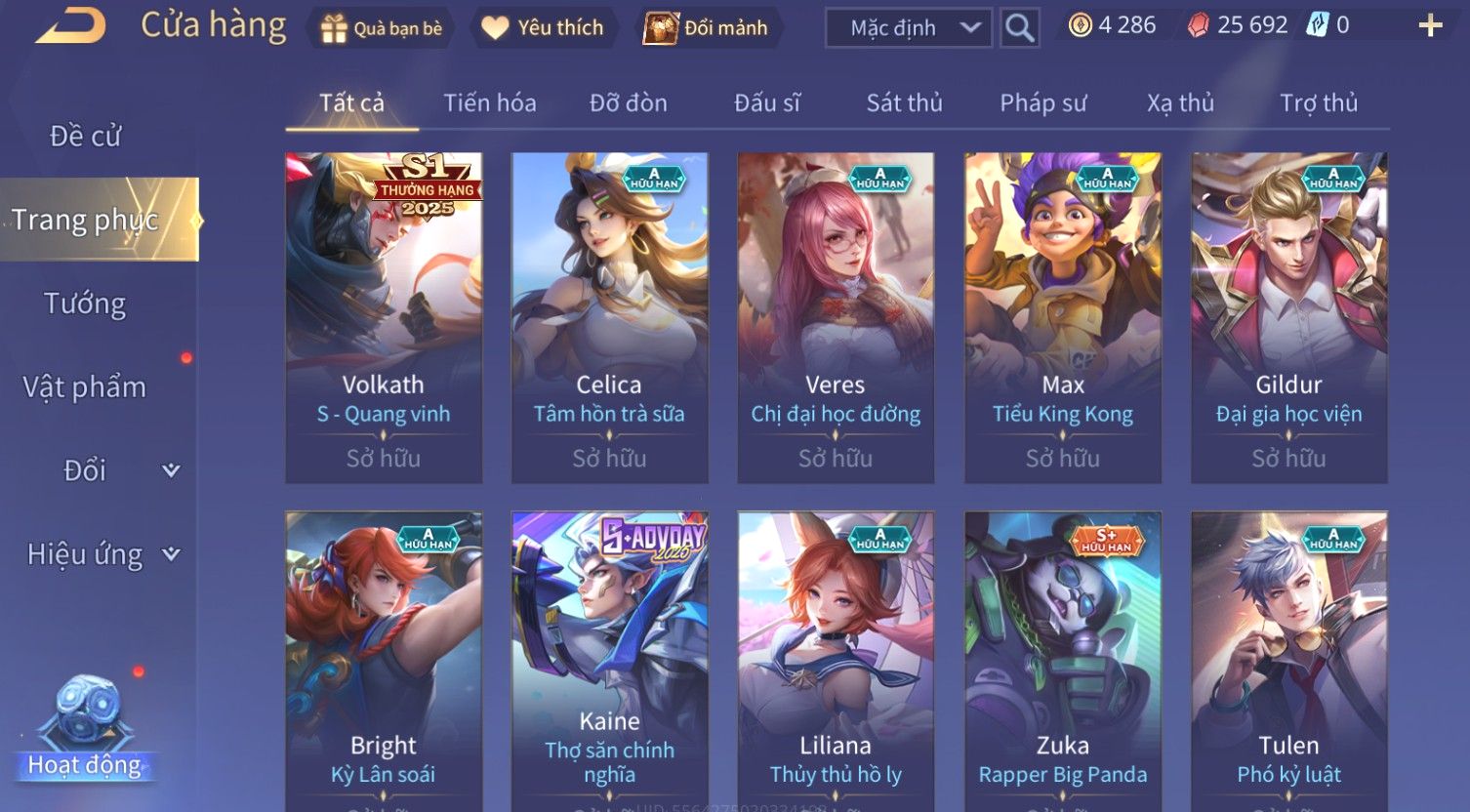Viewport: 1470px width, 812px height.
Task: Open the Đổi mảnh exchange
Action: point(706,28)
